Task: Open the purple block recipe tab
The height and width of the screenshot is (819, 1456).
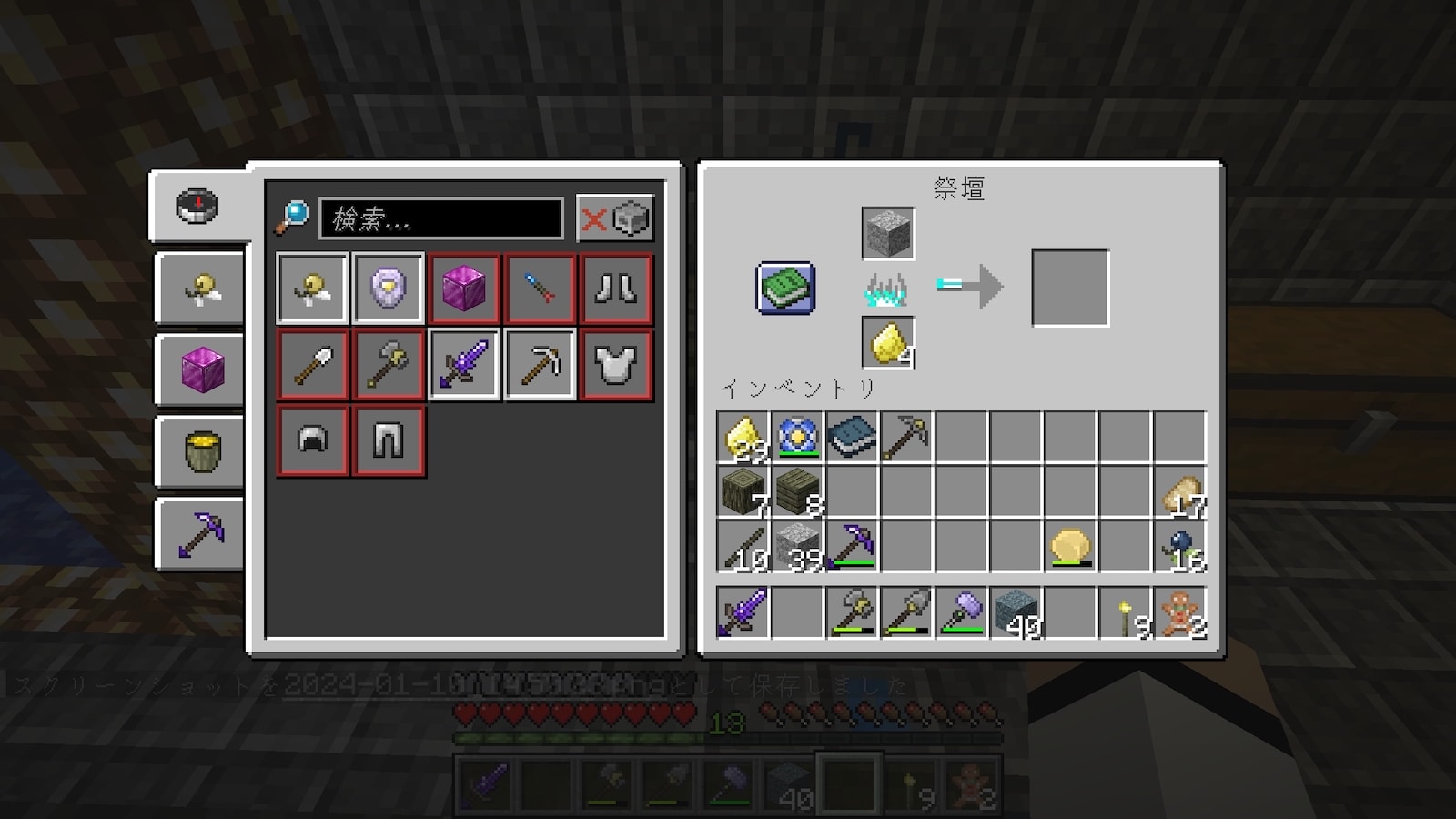Action: (x=201, y=369)
